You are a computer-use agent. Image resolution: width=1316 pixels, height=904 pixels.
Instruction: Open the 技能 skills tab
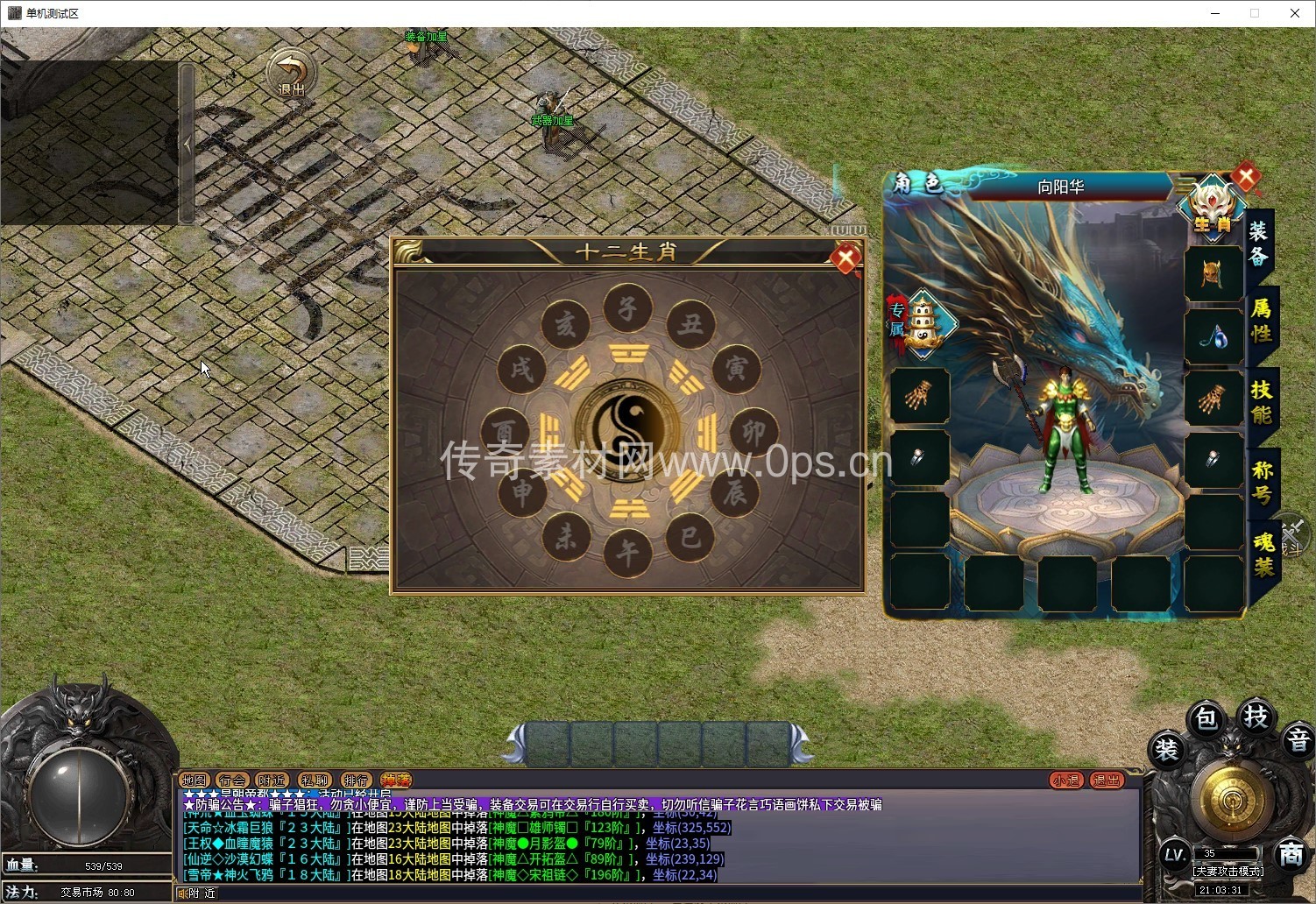pyautogui.click(x=1261, y=402)
